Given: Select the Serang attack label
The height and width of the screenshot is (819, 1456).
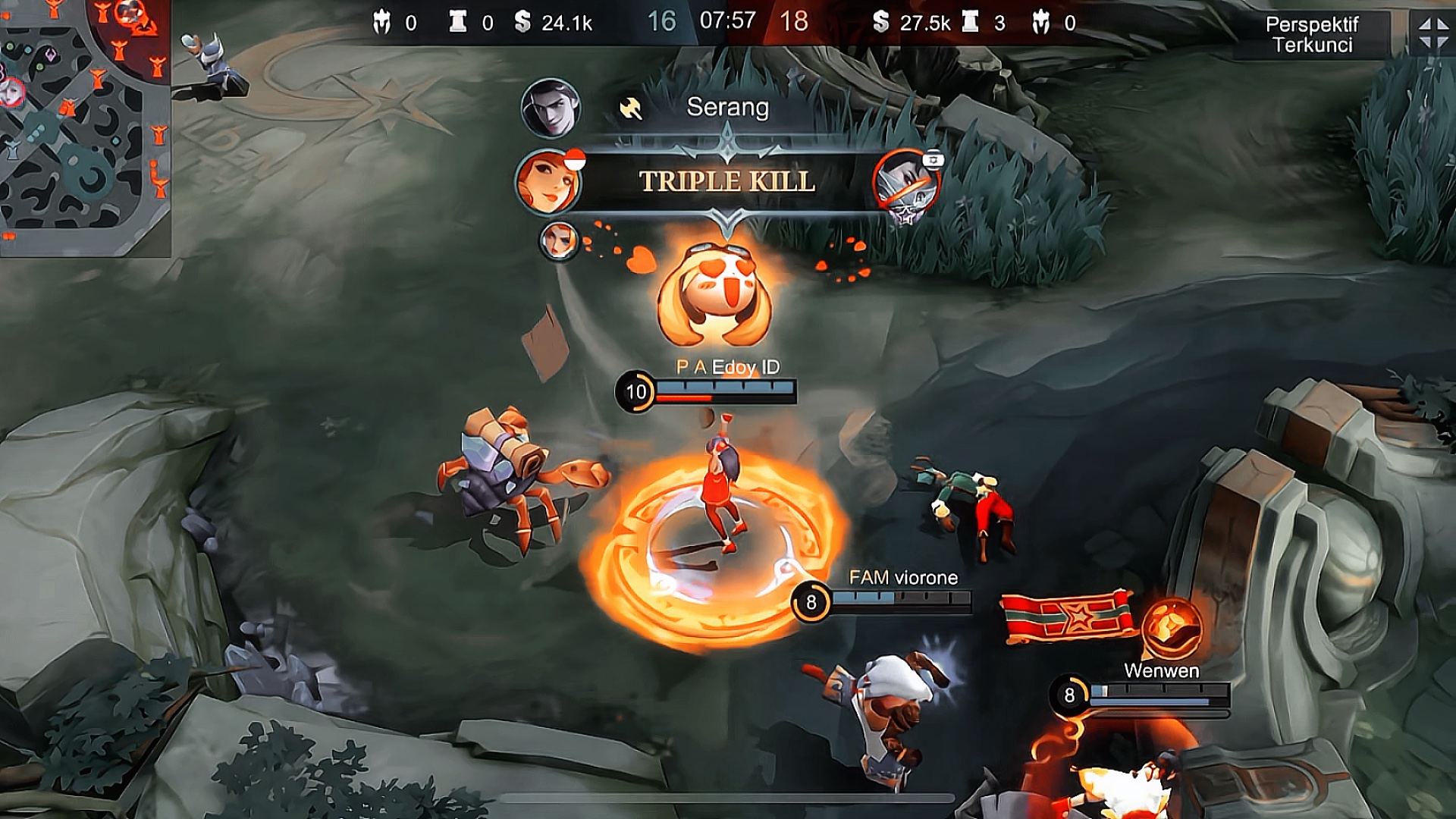Looking at the screenshot, I should pyautogui.click(x=727, y=108).
